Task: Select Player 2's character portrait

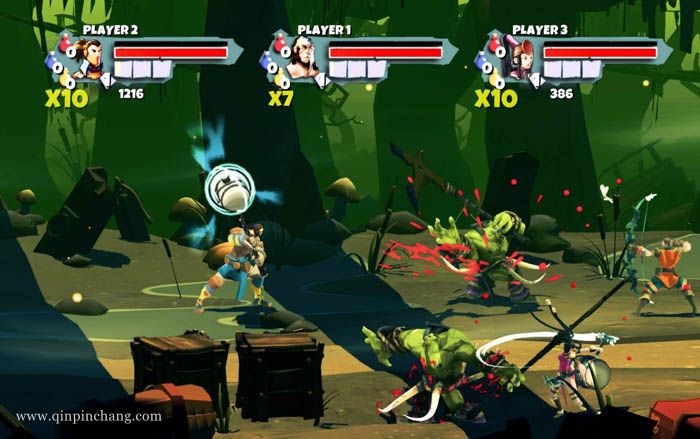Action: [91, 60]
